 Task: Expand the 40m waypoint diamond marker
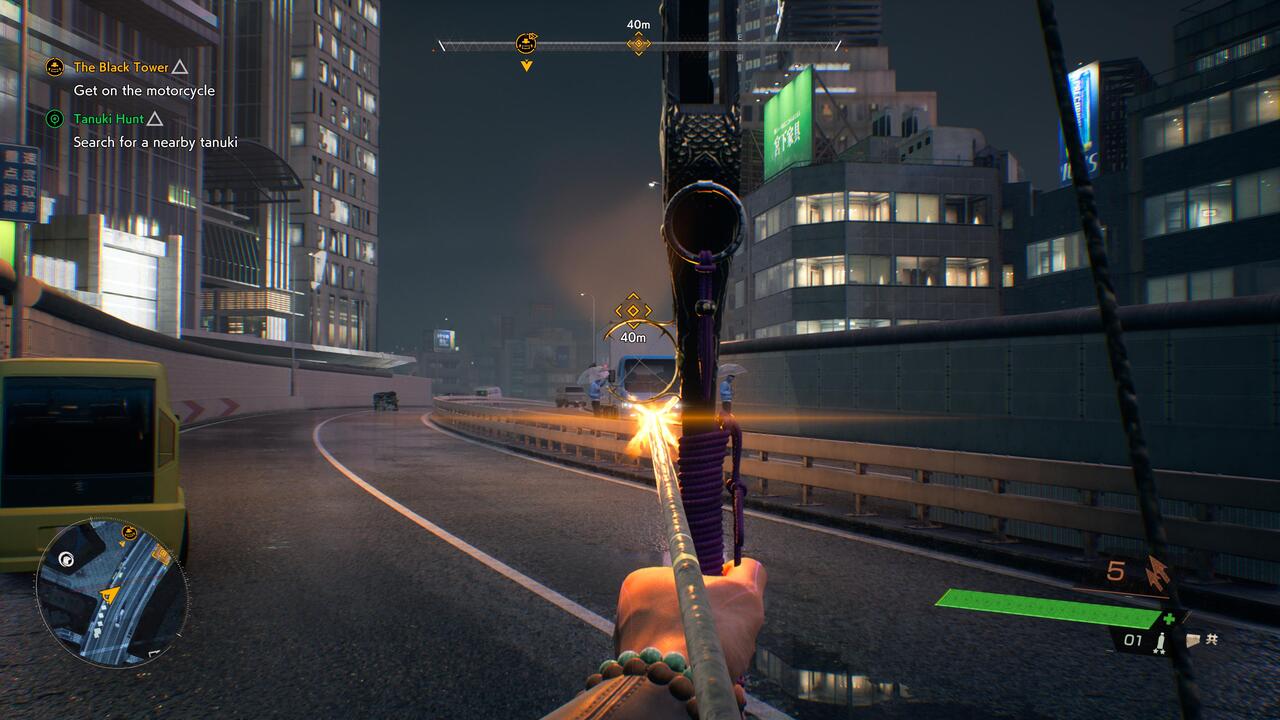coord(638,43)
